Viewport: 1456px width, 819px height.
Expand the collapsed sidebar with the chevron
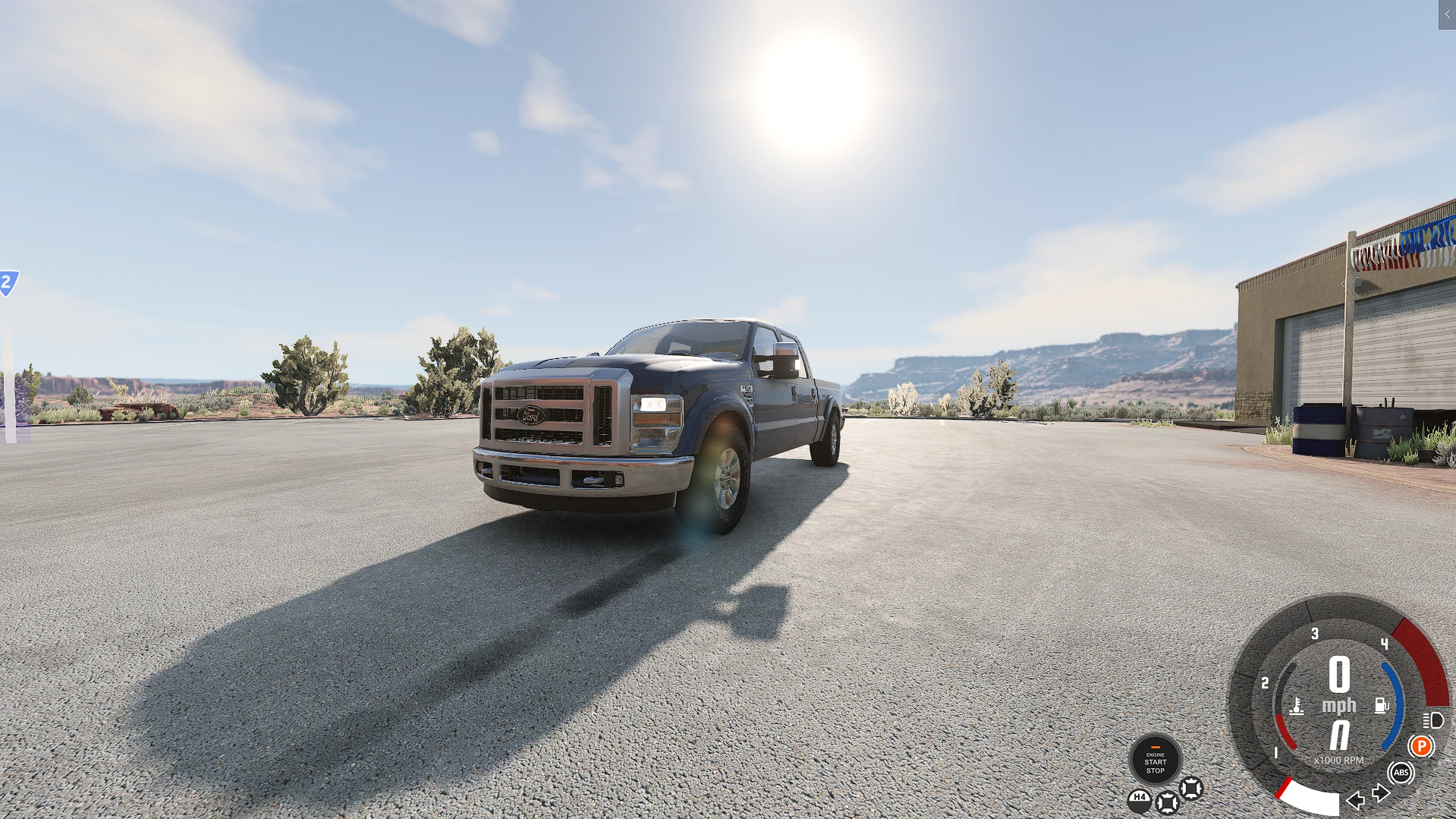(x=1448, y=14)
